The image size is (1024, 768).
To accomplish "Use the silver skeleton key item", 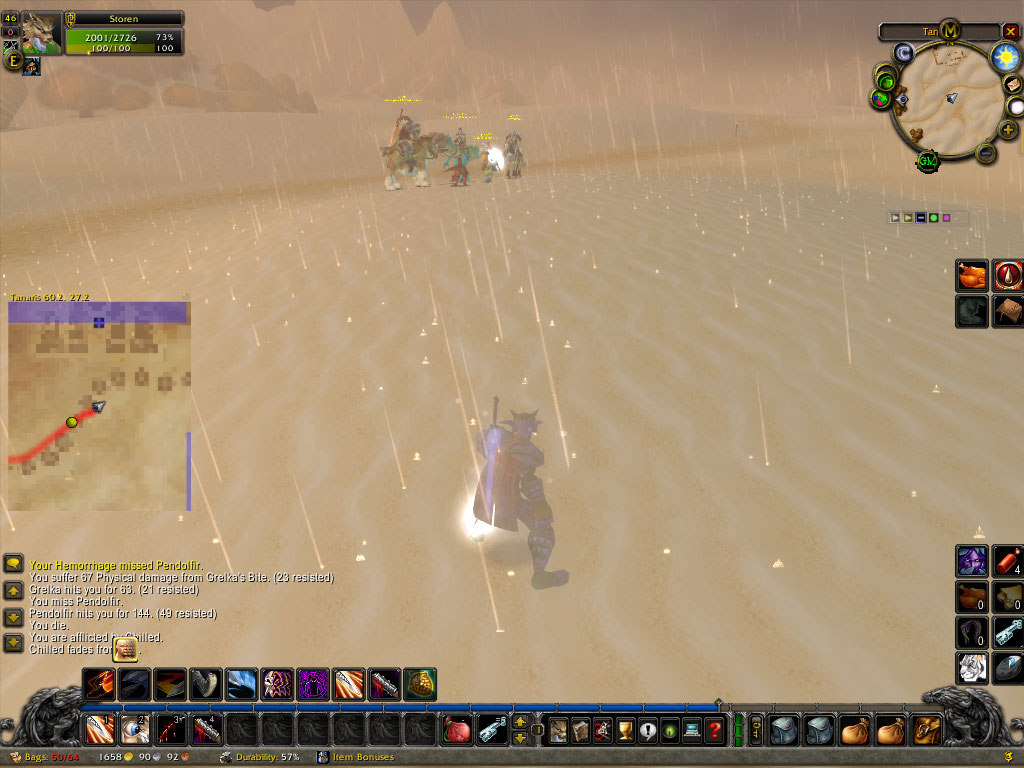I will (1008, 632).
